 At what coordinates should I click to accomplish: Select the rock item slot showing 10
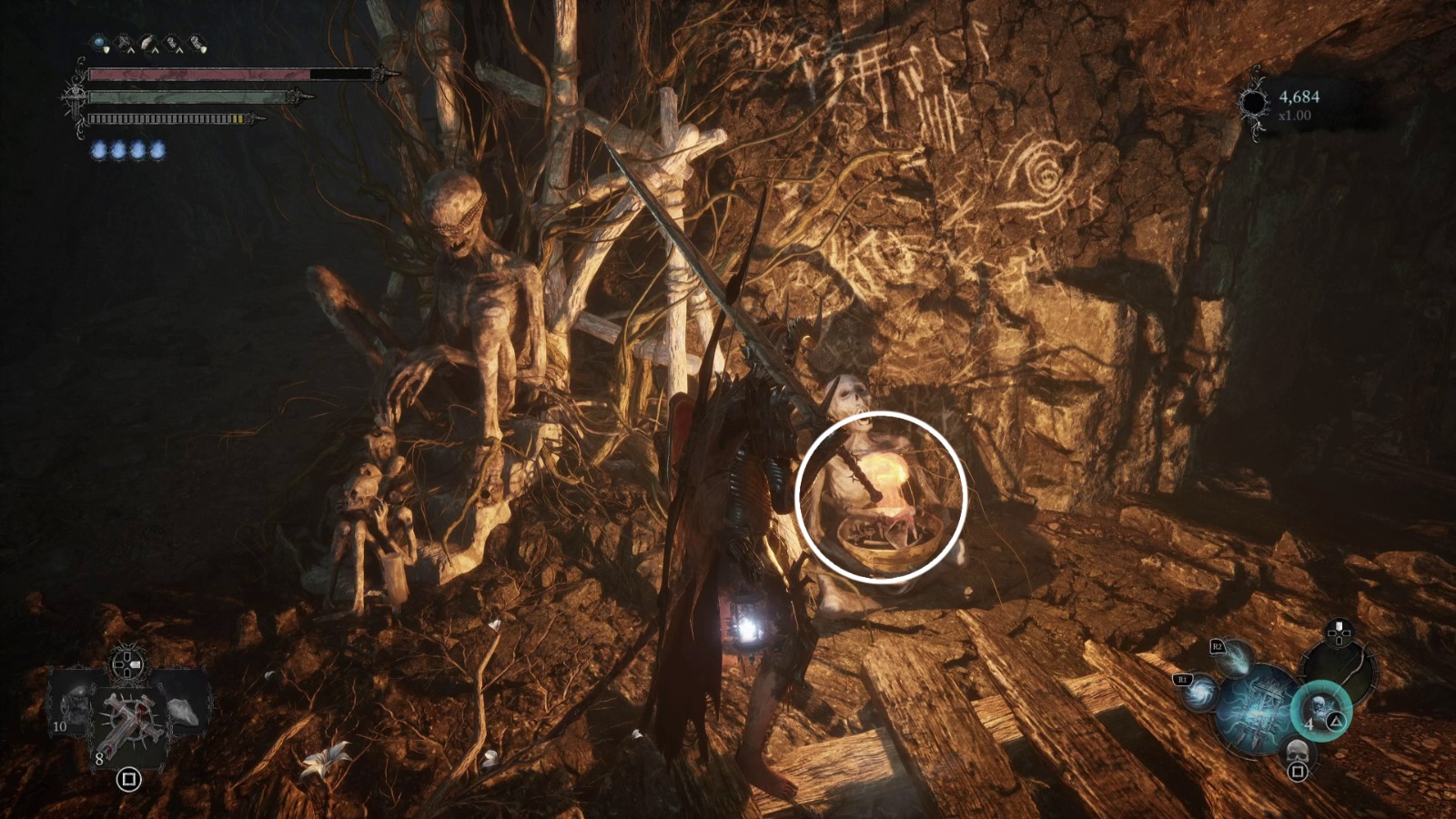coord(74,709)
